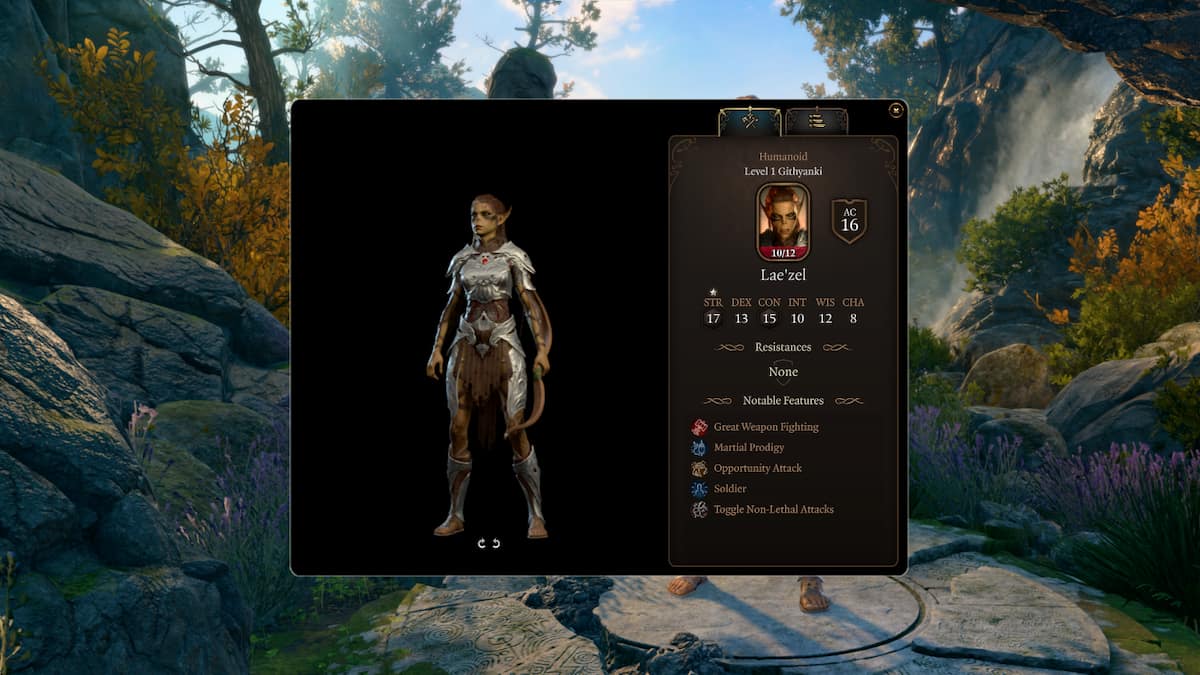Click the AC 16 shield badge
Screen dimensions: 1200x675
[849, 221]
